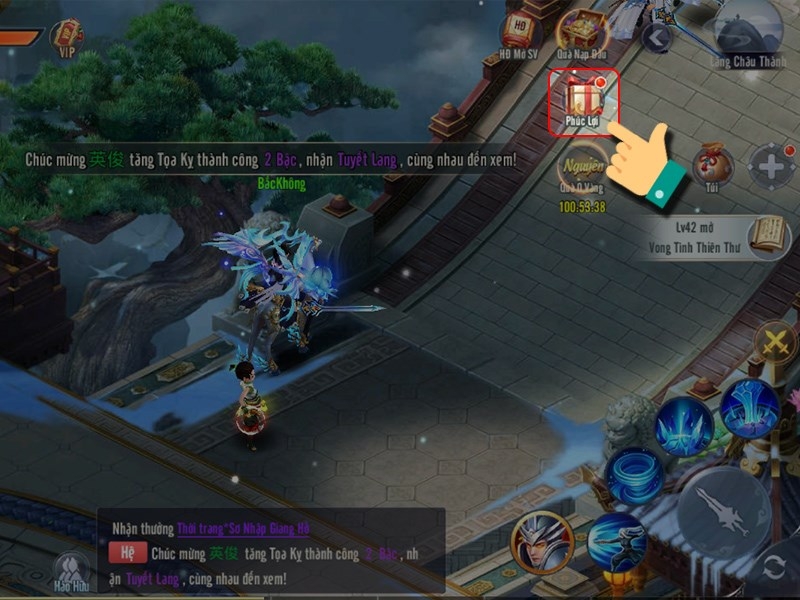This screenshot has height=600, width=800.
Task: Open the Phúc Lợi gift box
Action: [582, 100]
